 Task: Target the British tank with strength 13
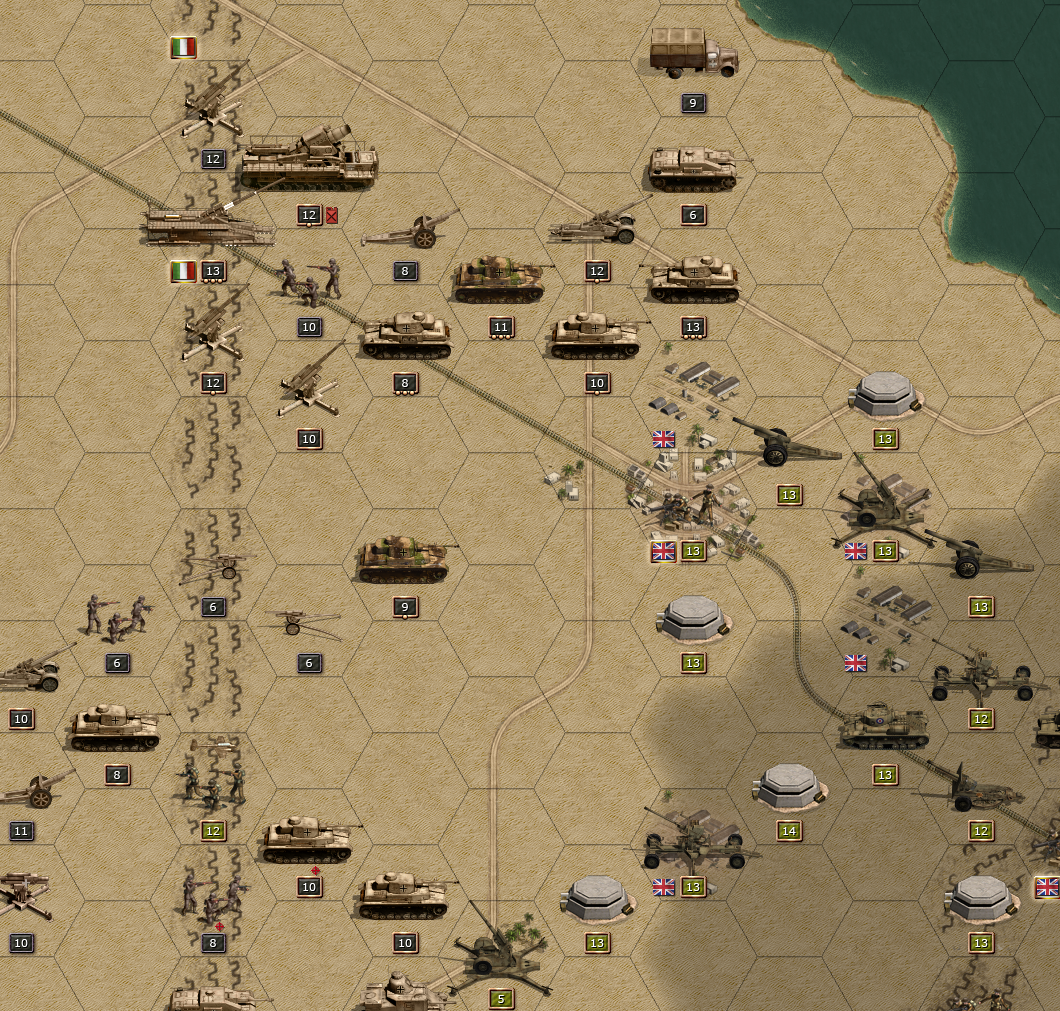[x=883, y=727]
